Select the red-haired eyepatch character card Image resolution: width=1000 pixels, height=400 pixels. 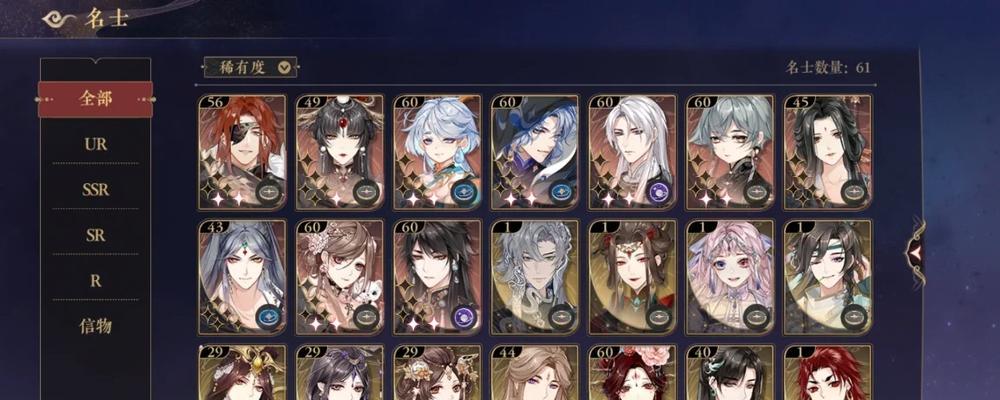pyautogui.click(x=242, y=152)
